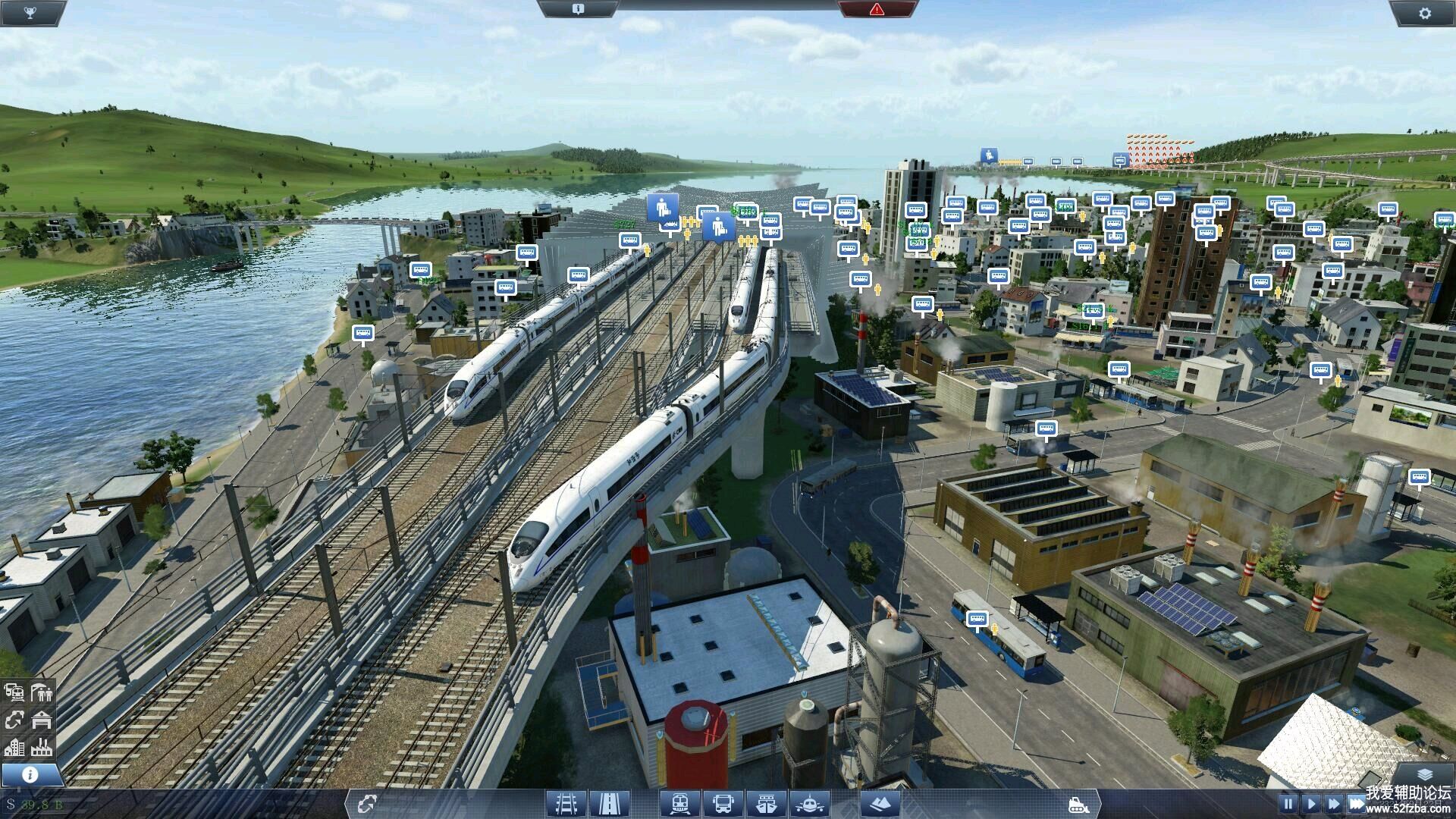Image resolution: width=1456 pixels, height=819 pixels.
Task: Open the info messages tab at top
Action: pyautogui.click(x=578, y=9)
